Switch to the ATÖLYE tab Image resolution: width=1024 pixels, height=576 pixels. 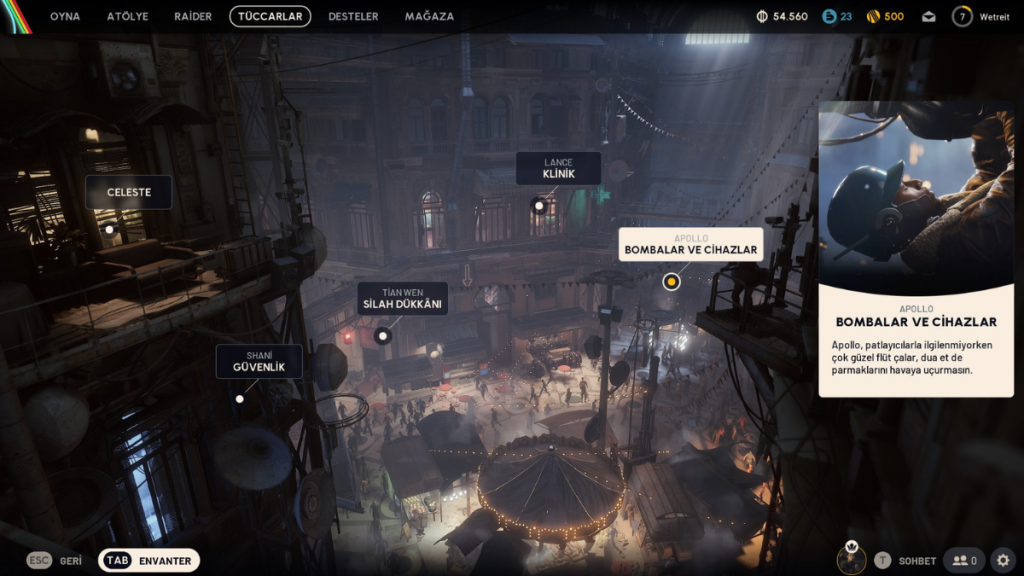pos(127,16)
